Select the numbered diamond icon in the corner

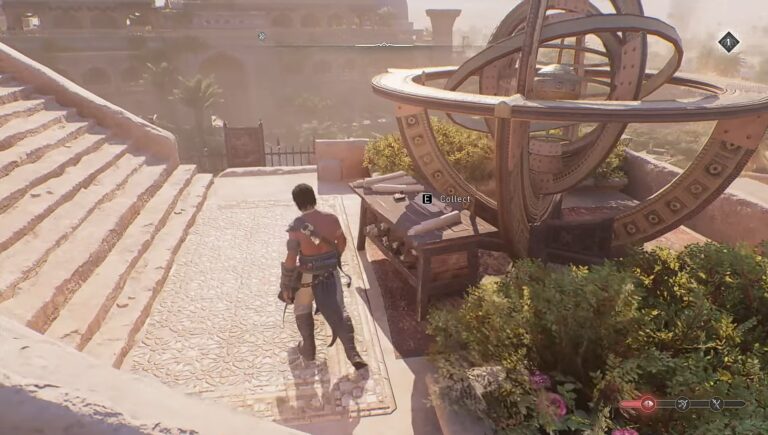pos(728,42)
